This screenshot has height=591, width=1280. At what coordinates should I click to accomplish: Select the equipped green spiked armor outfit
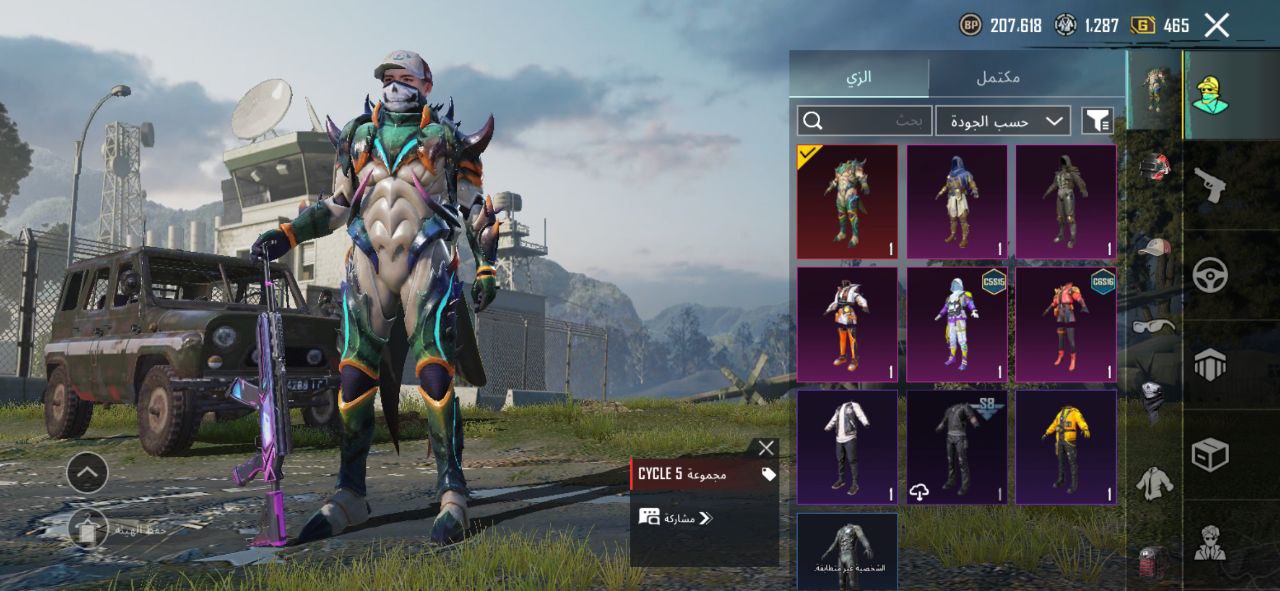click(847, 202)
